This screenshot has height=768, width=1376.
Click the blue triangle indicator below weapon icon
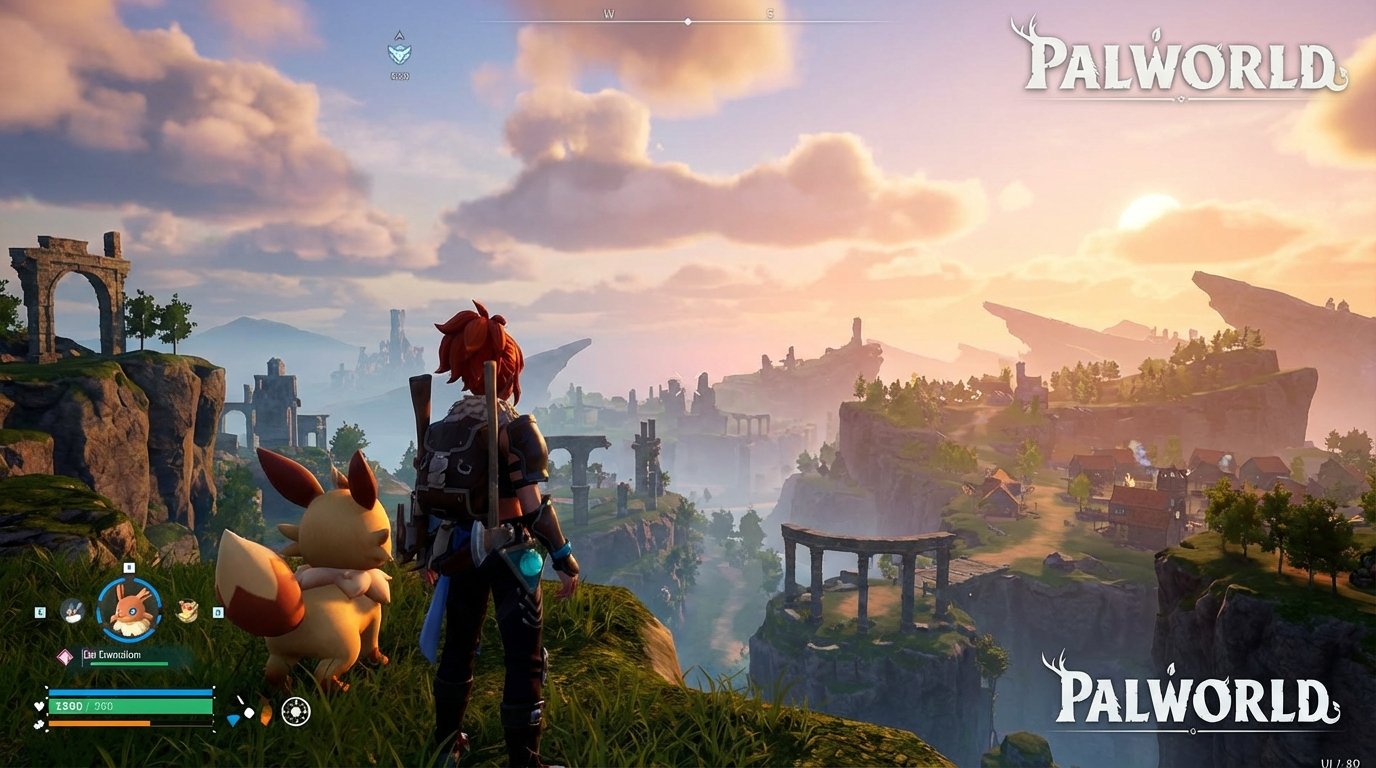(233, 720)
